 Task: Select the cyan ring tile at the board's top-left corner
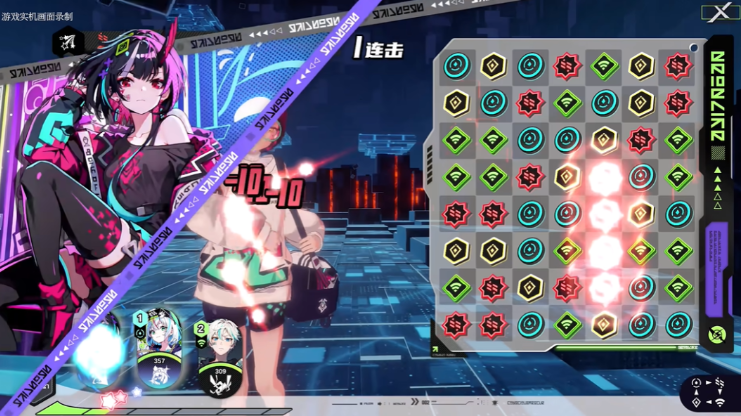457,66
